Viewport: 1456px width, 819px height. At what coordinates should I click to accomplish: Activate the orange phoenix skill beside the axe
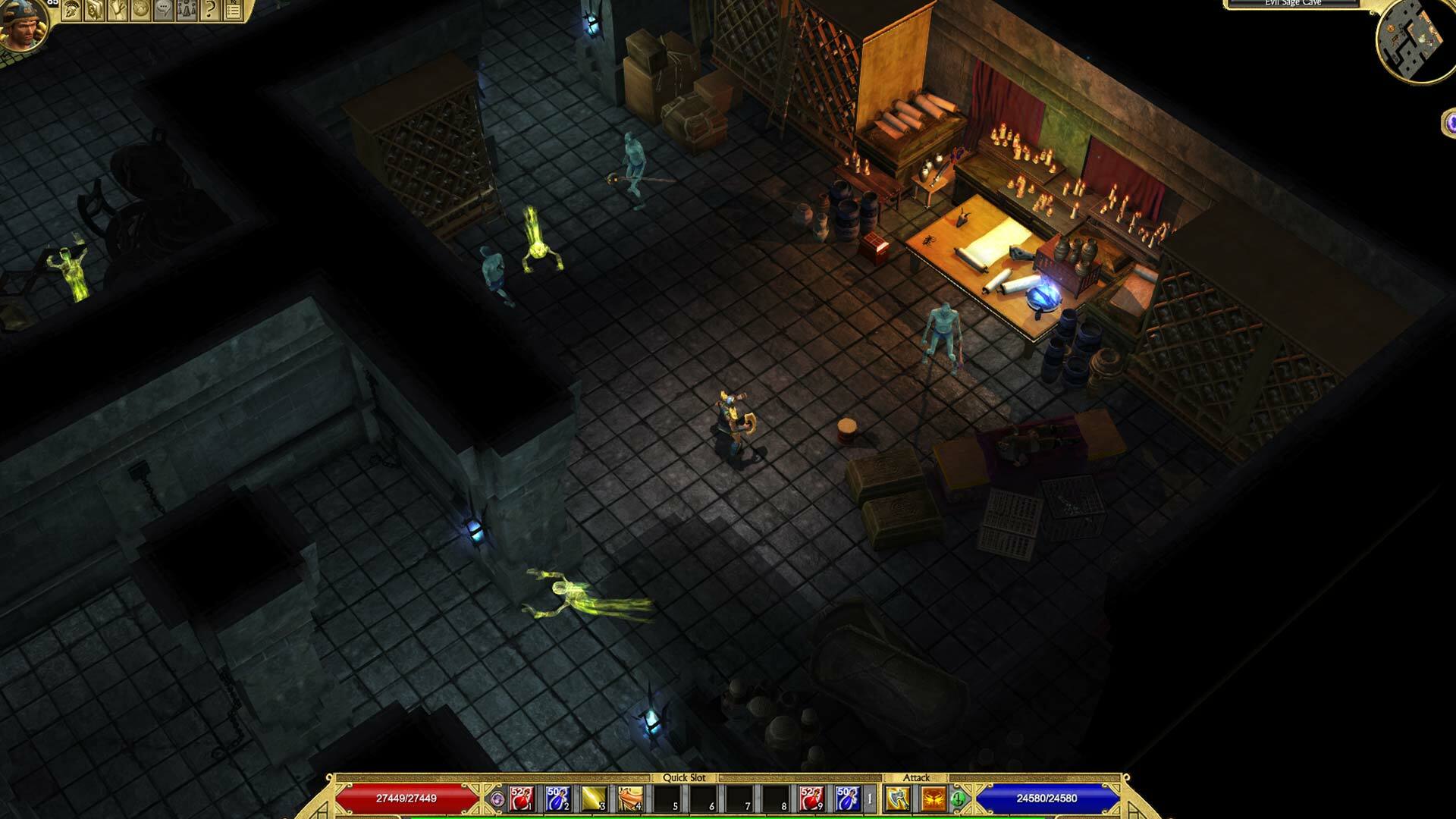[x=934, y=800]
